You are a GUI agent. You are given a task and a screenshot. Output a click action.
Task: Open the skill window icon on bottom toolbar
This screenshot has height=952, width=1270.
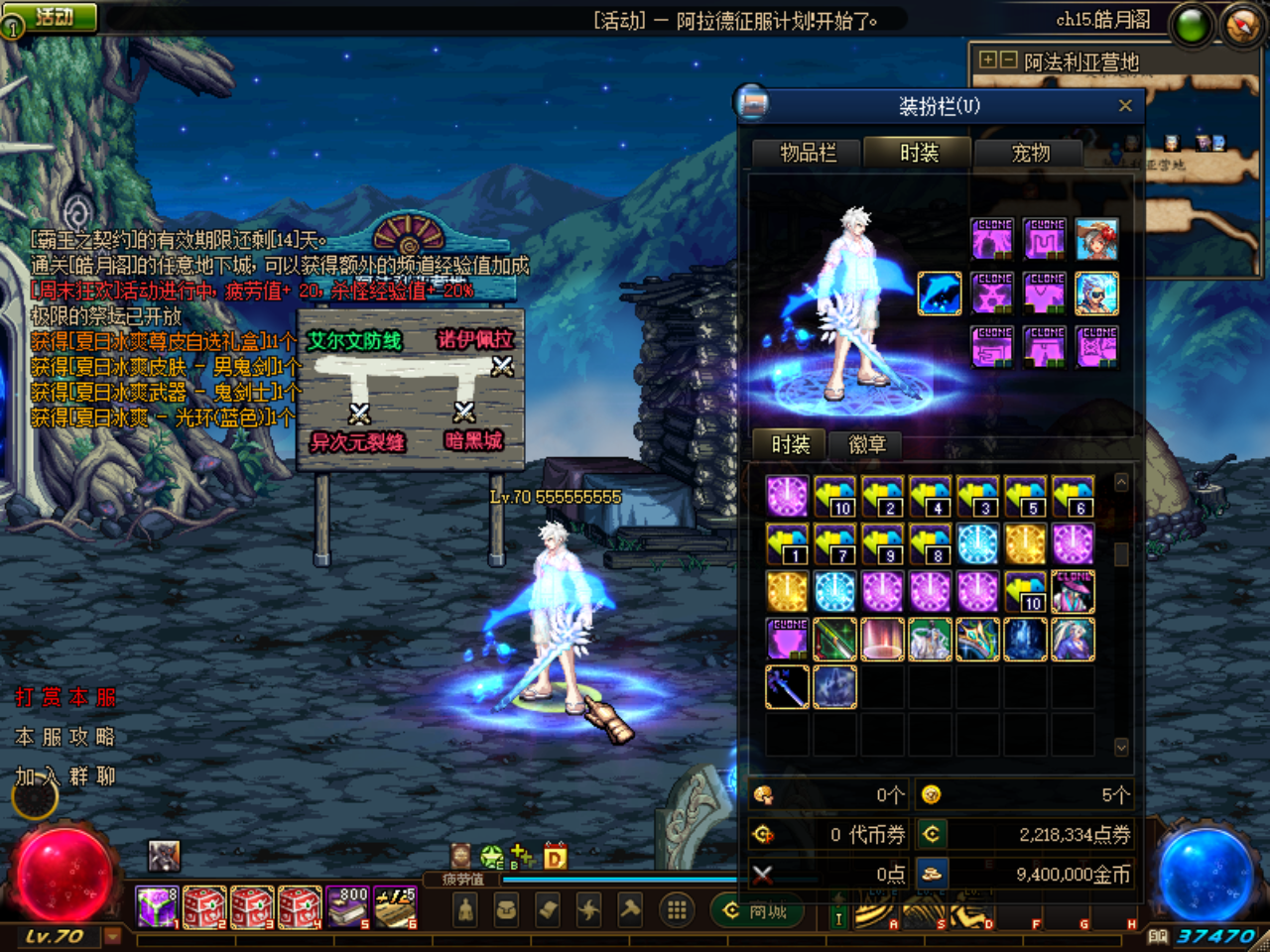pyautogui.click(x=590, y=910)
